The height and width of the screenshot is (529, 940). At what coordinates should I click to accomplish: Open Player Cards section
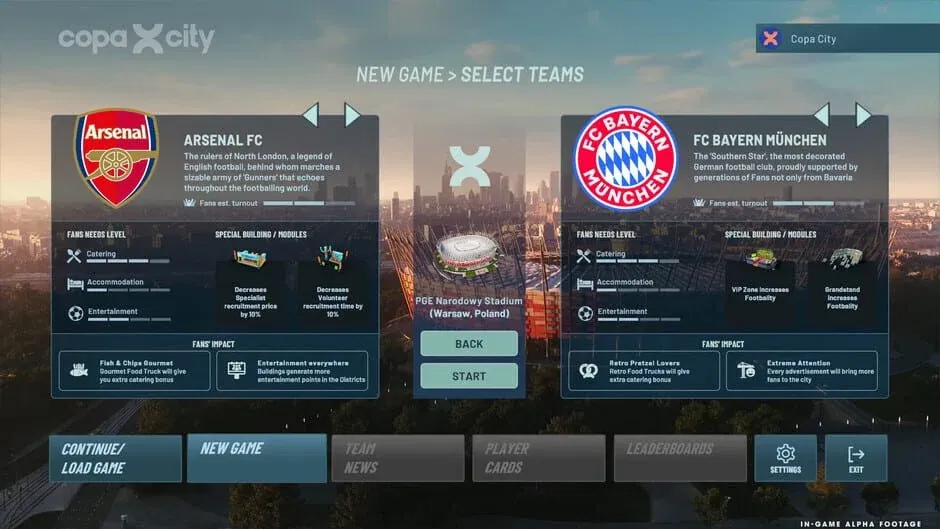point(539,458)
